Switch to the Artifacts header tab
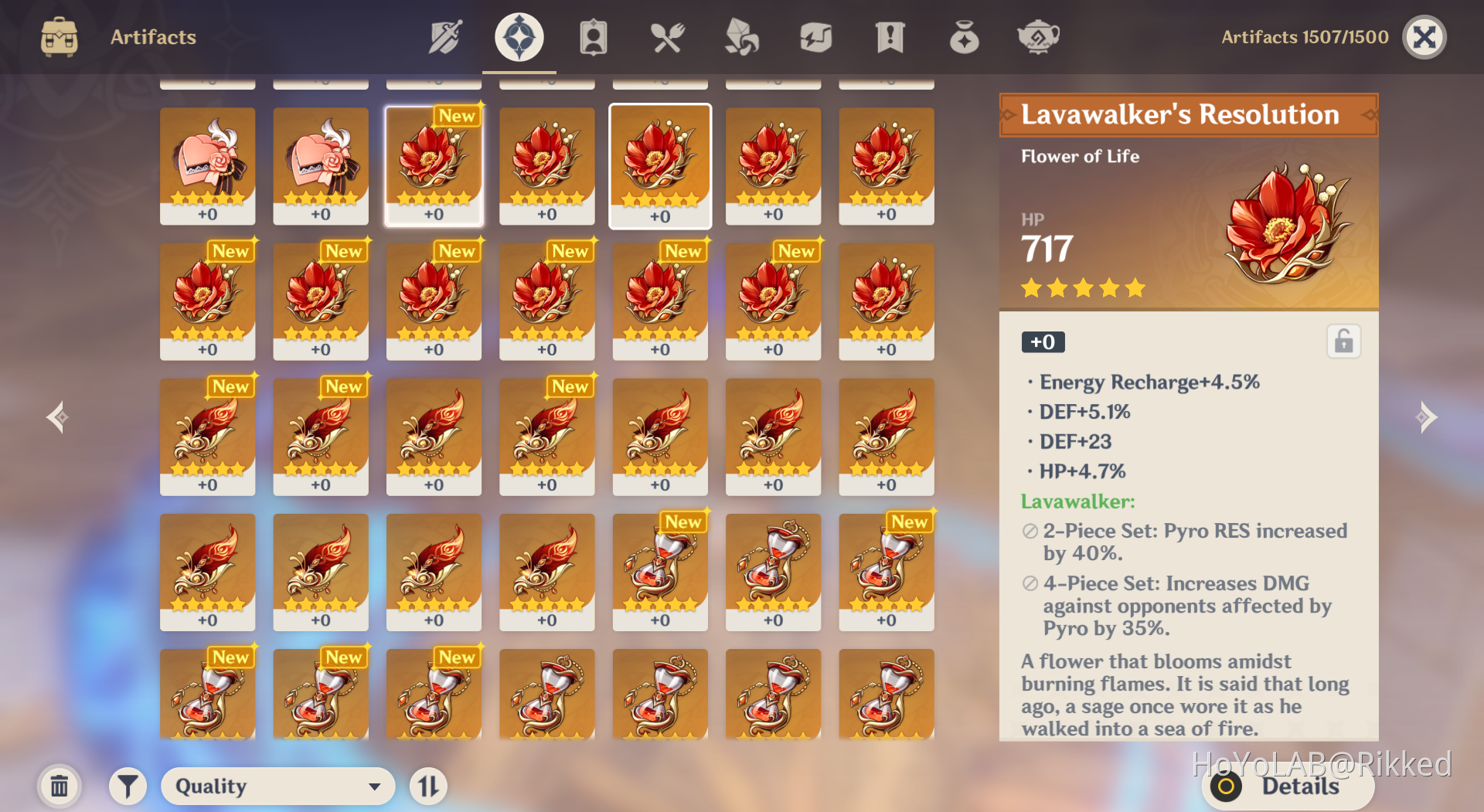The image size is (1484, 812). point(152,36)
